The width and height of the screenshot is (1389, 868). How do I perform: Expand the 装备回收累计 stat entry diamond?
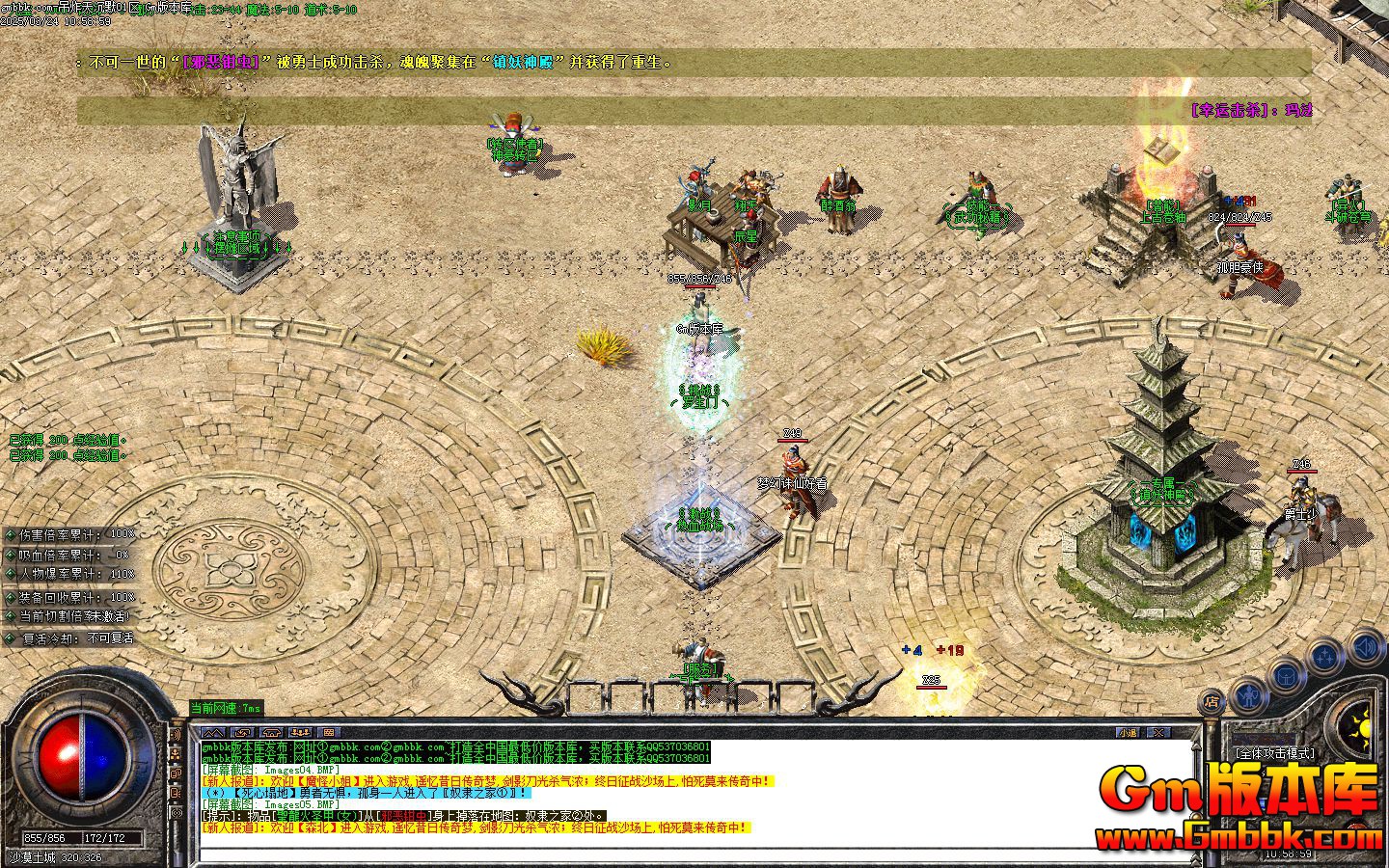click(9, 598)
